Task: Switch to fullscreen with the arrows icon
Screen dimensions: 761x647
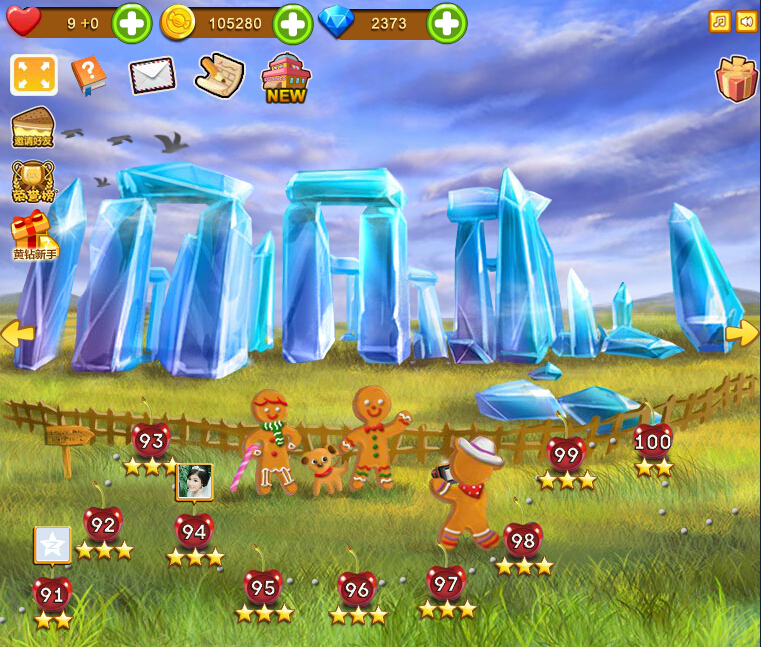Action: [x=33, y=75]
